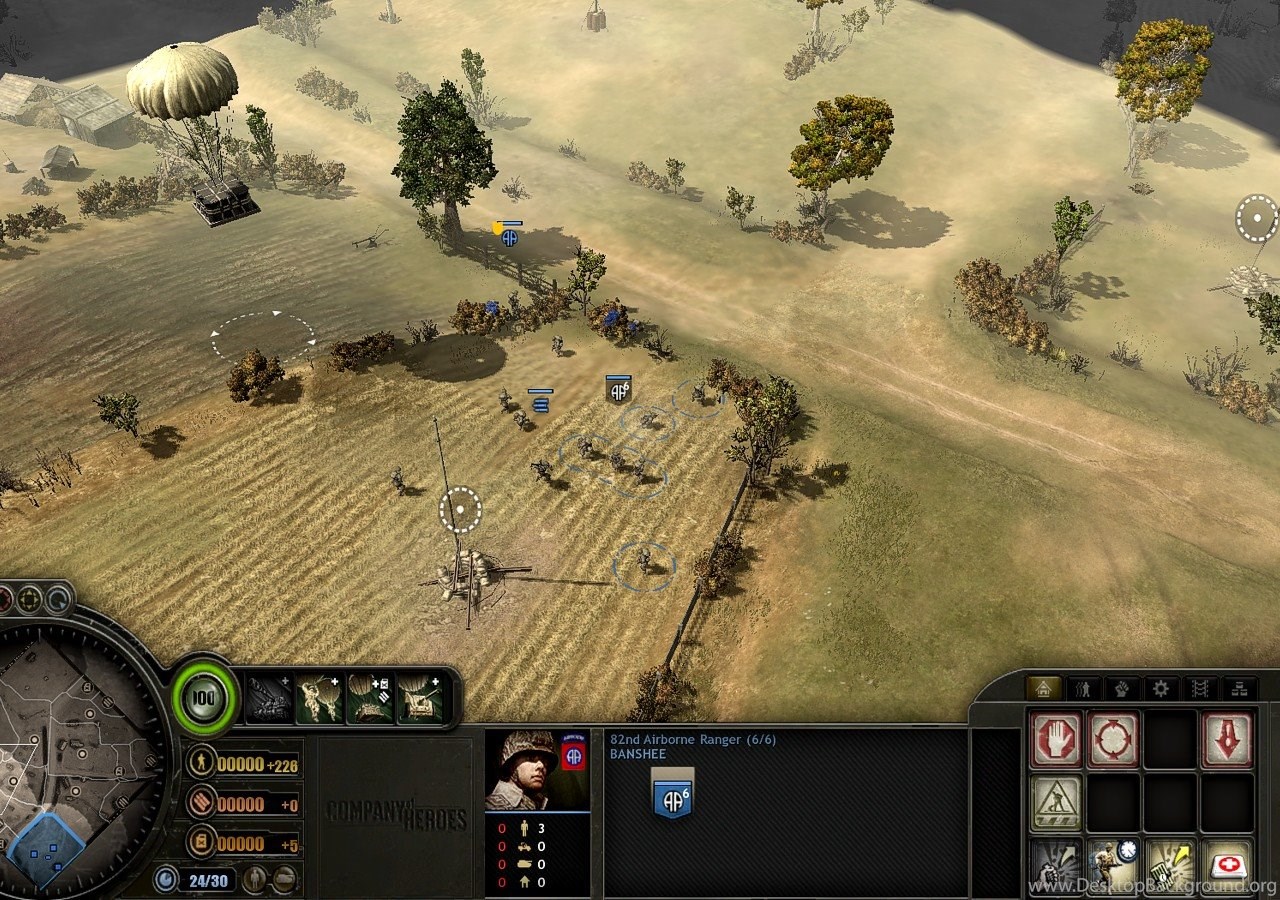Select the grayed-out strafing run commander ability

pyautogui.click(x=269, y=697)
